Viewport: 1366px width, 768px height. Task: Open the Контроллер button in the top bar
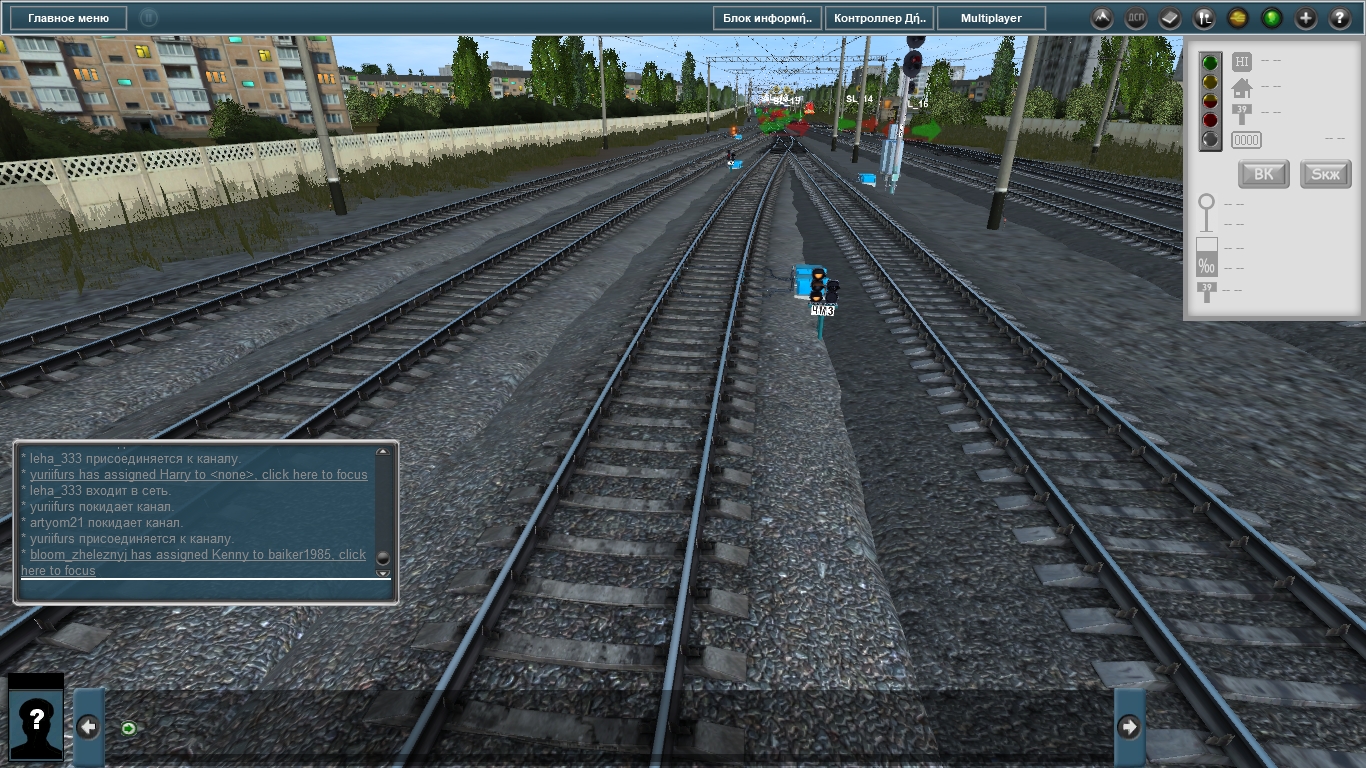tap(880, 18)
